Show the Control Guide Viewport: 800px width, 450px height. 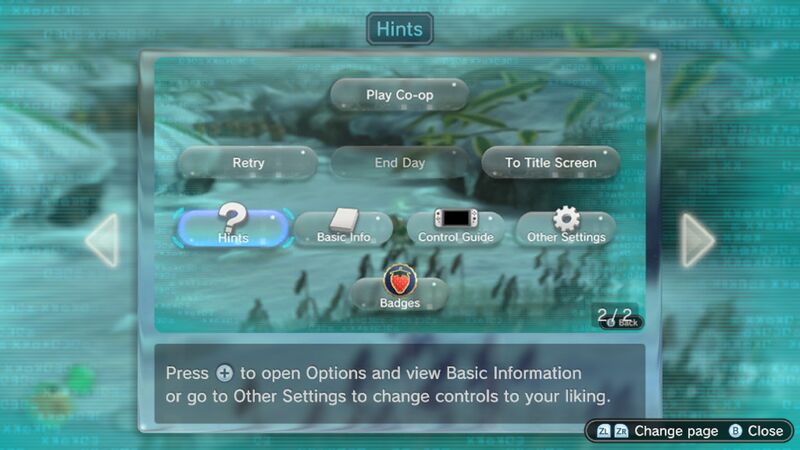(x=455, y=228)
